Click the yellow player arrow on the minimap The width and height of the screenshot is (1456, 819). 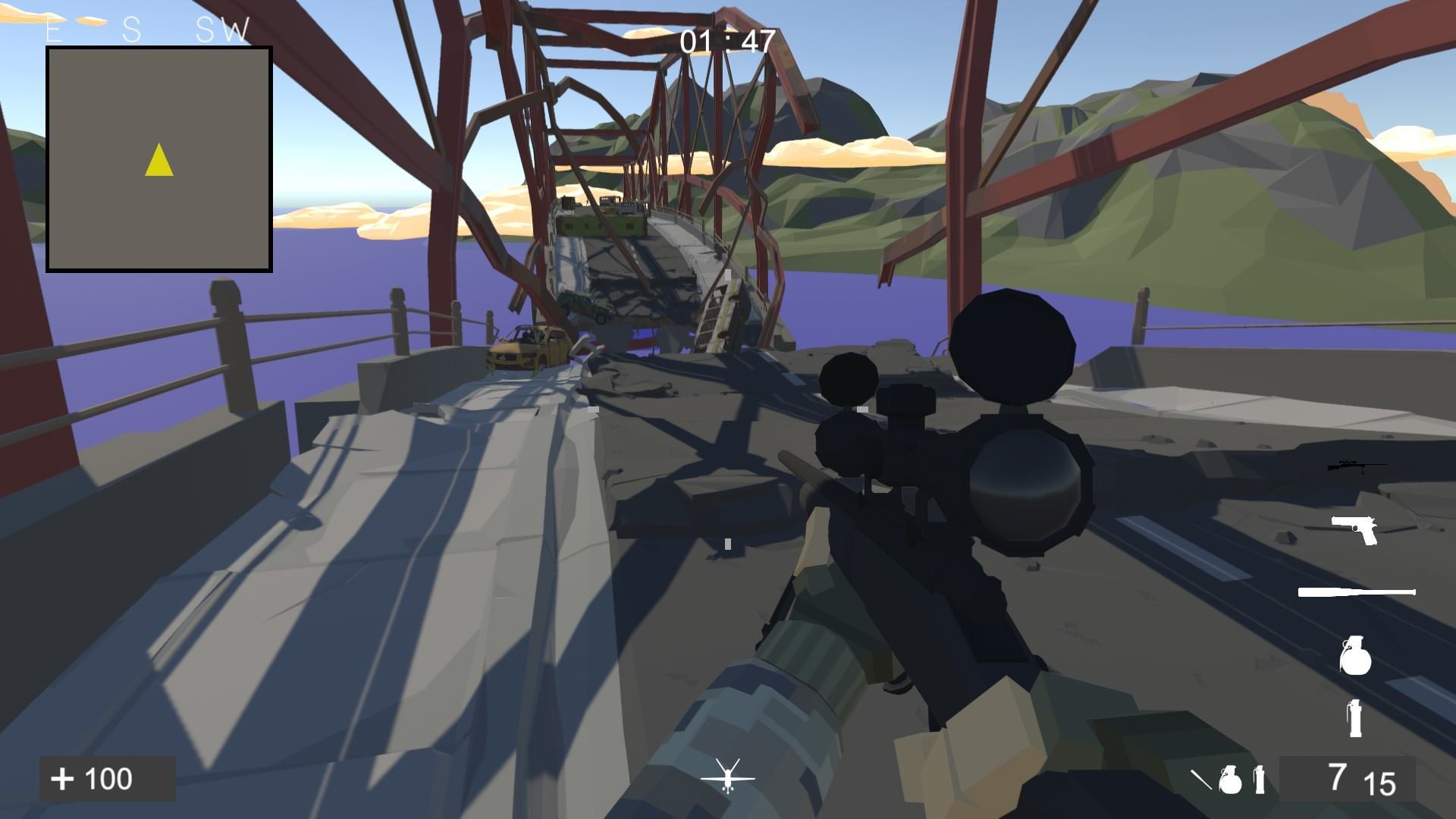tap(158, 159)
